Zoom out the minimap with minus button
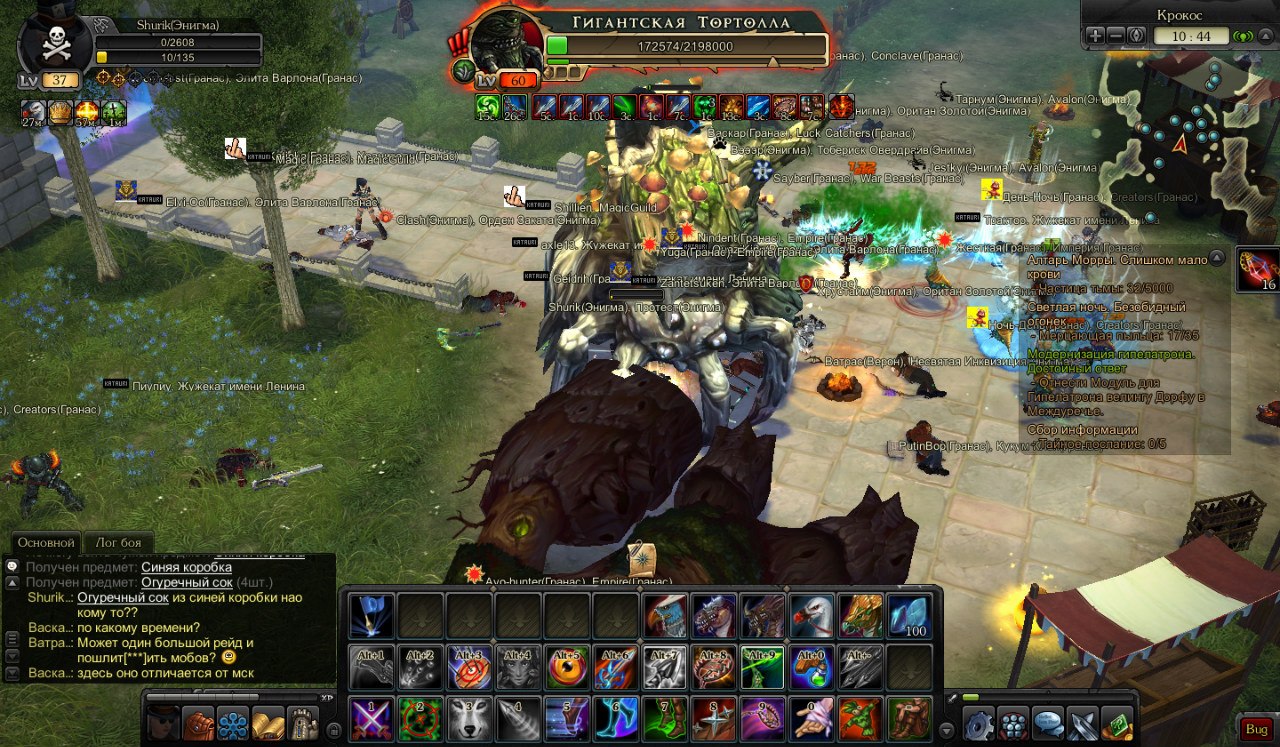Screen dimensions: 1280x747 [1116, 35]
